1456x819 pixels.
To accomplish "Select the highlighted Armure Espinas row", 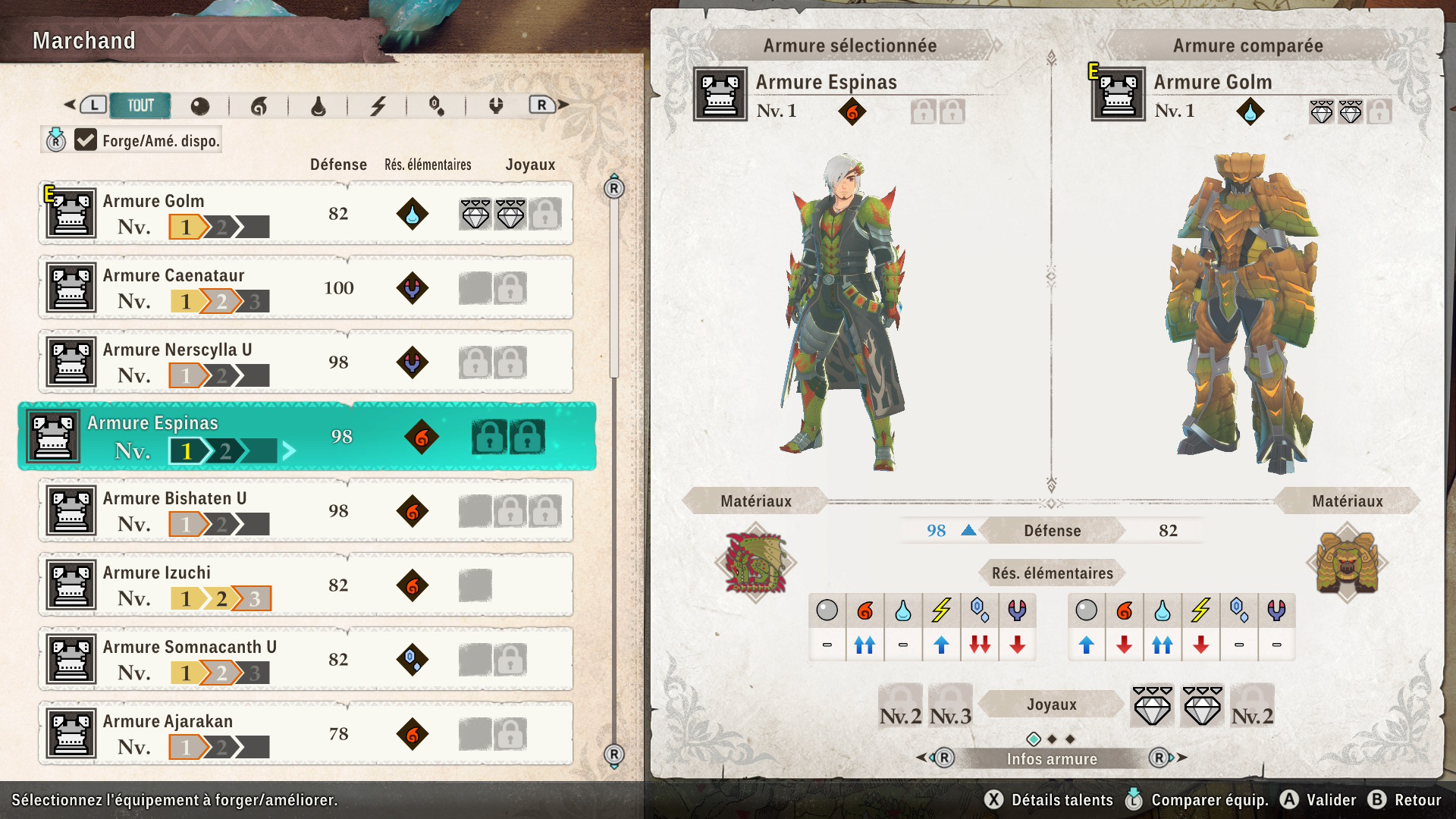I will coord(307,437).
